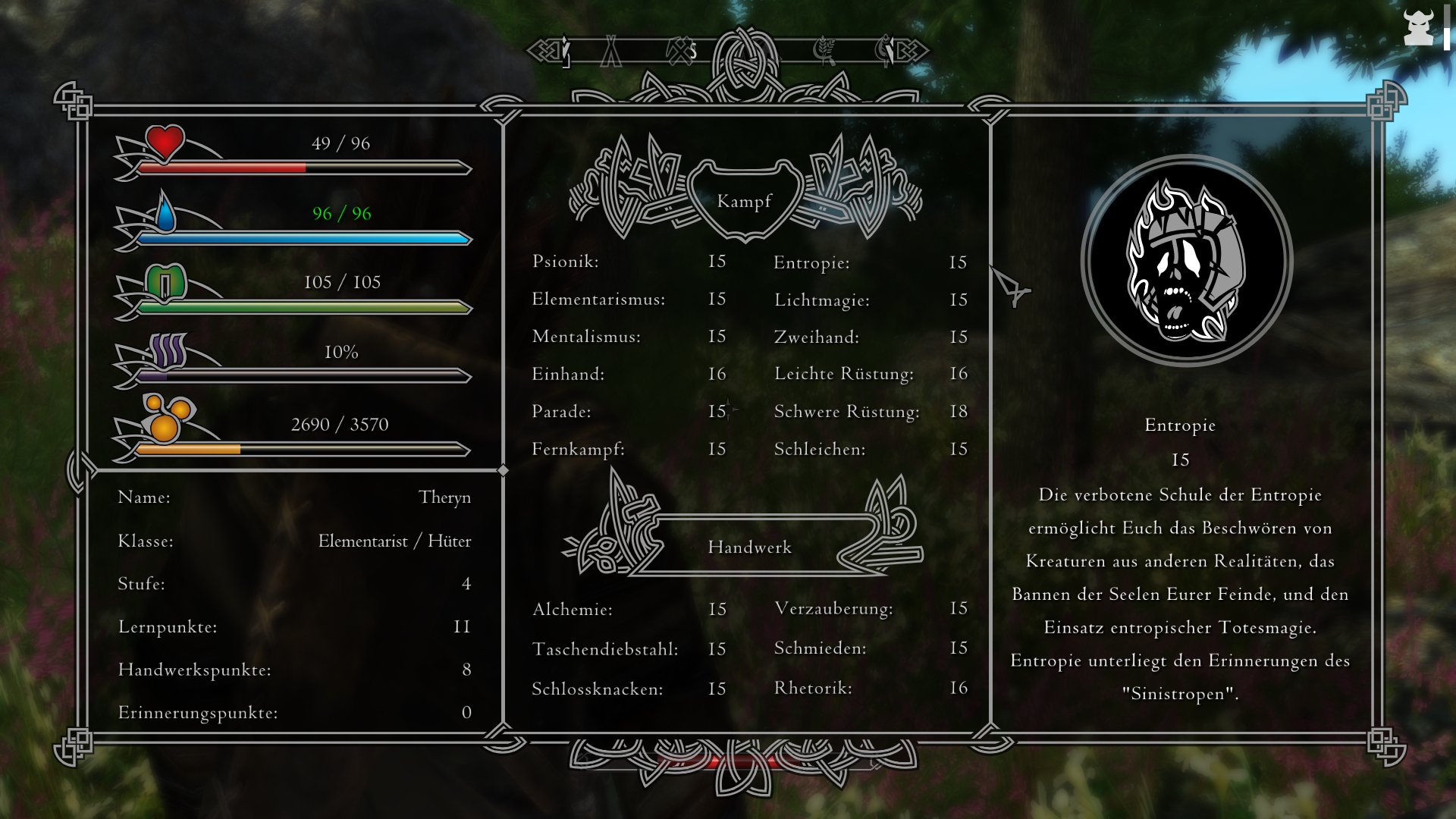Click the Schmieden skill entry
Image resolution: width=1456 pixels, height=819 pixels.
point(820,648)
